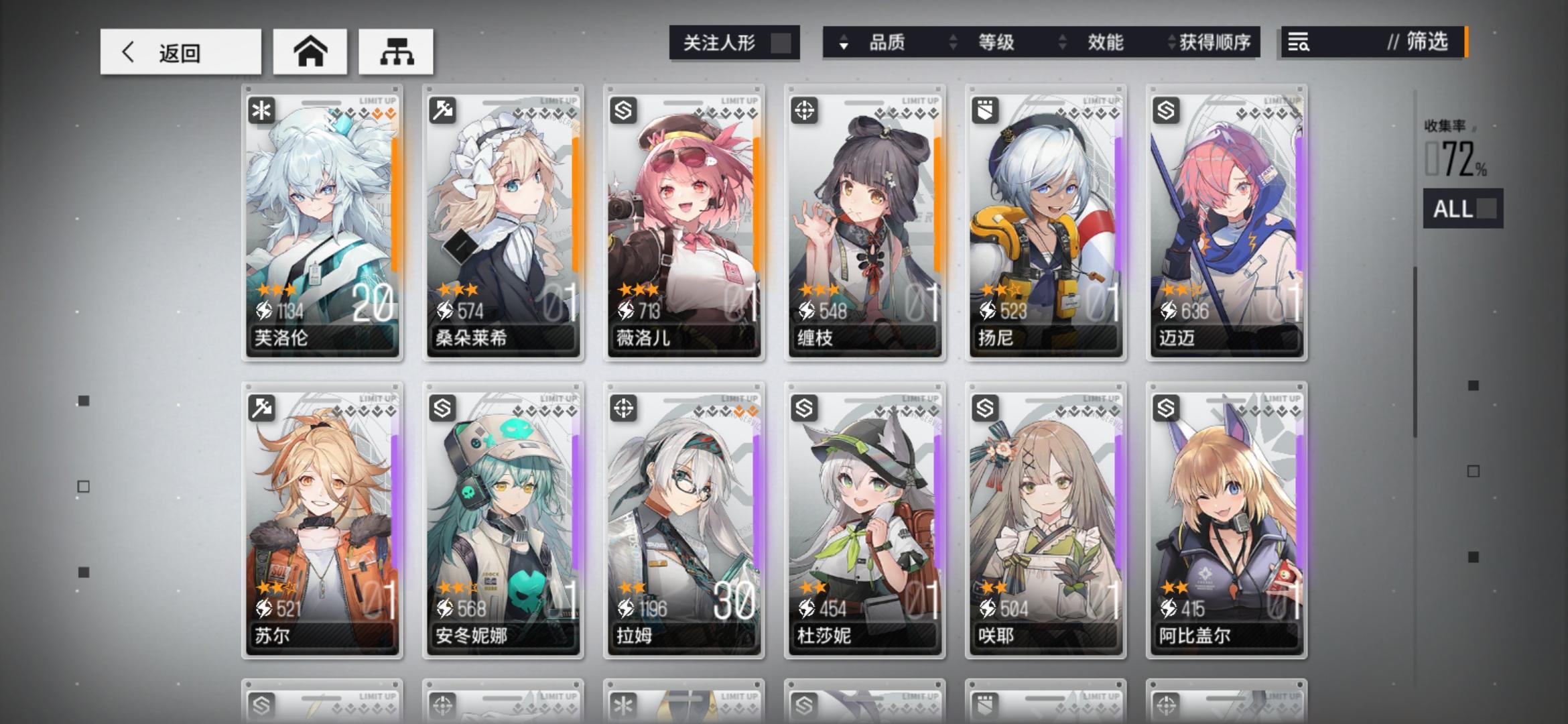
Task: Click the home icon in the top toolbar
Action: click(310, 51)
